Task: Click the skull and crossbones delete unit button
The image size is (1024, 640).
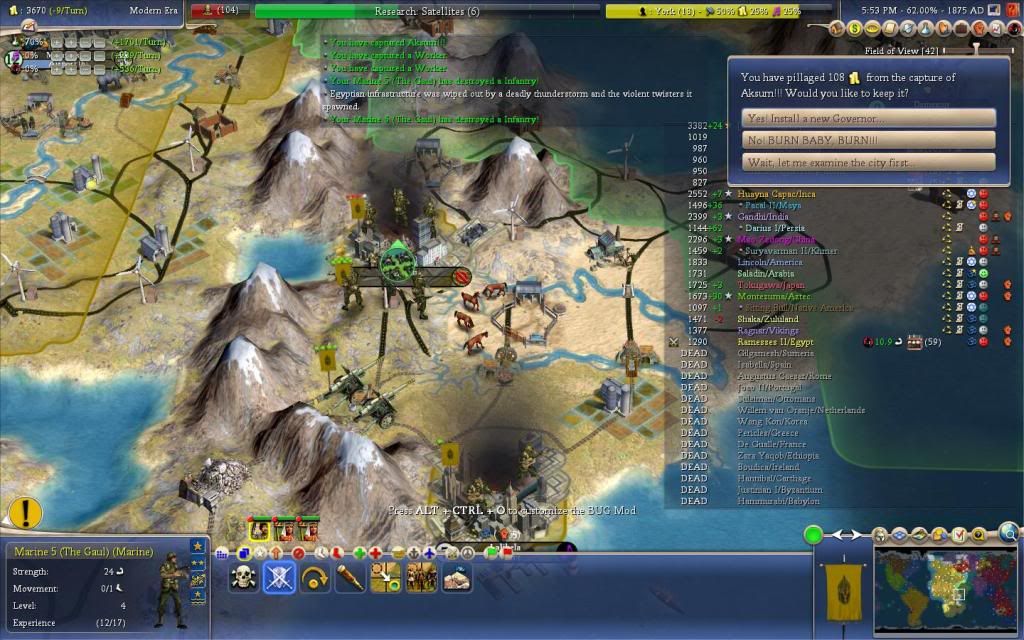Action: [x=243, y=578]
